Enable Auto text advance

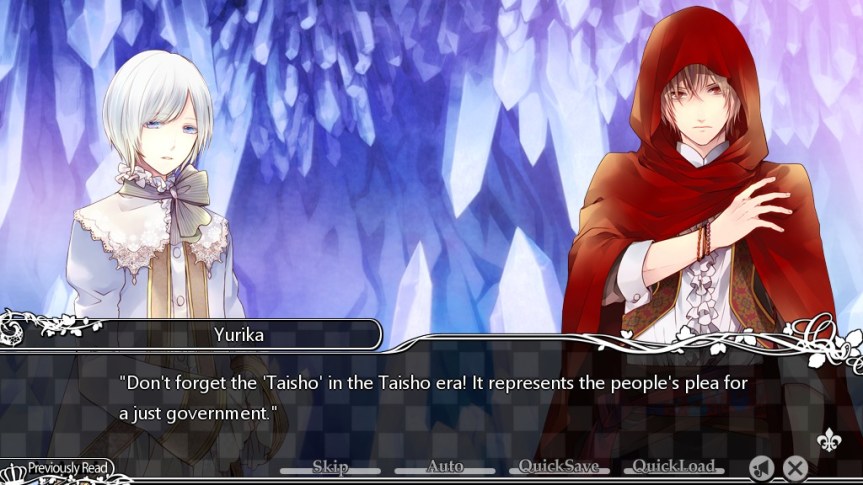point(445,466)
